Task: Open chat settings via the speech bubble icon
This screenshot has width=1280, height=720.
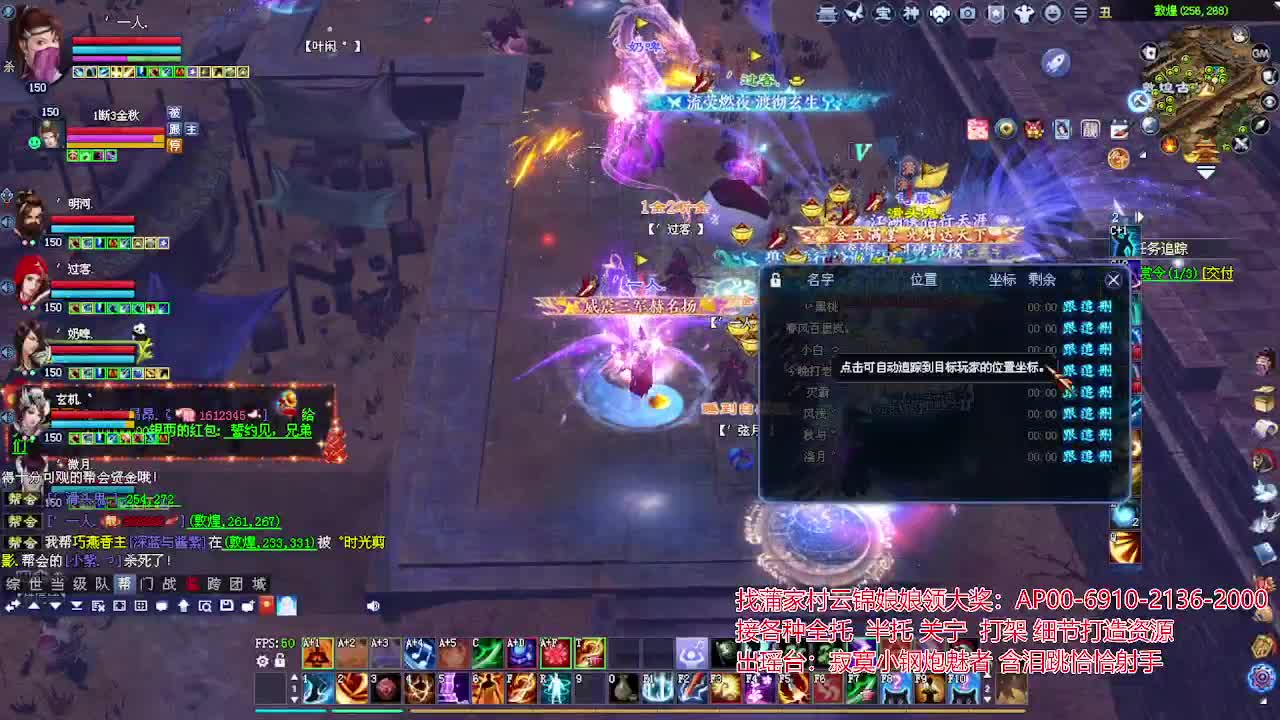Action: (163, 607)
